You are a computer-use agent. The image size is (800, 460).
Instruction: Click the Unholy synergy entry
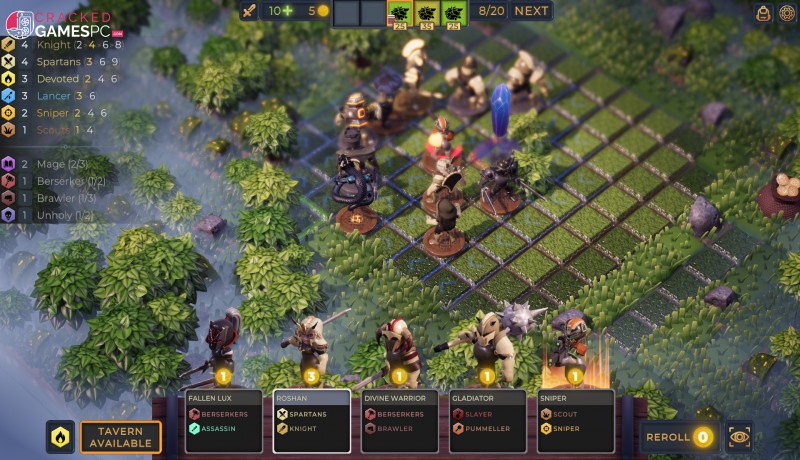(x=55, y=214)
